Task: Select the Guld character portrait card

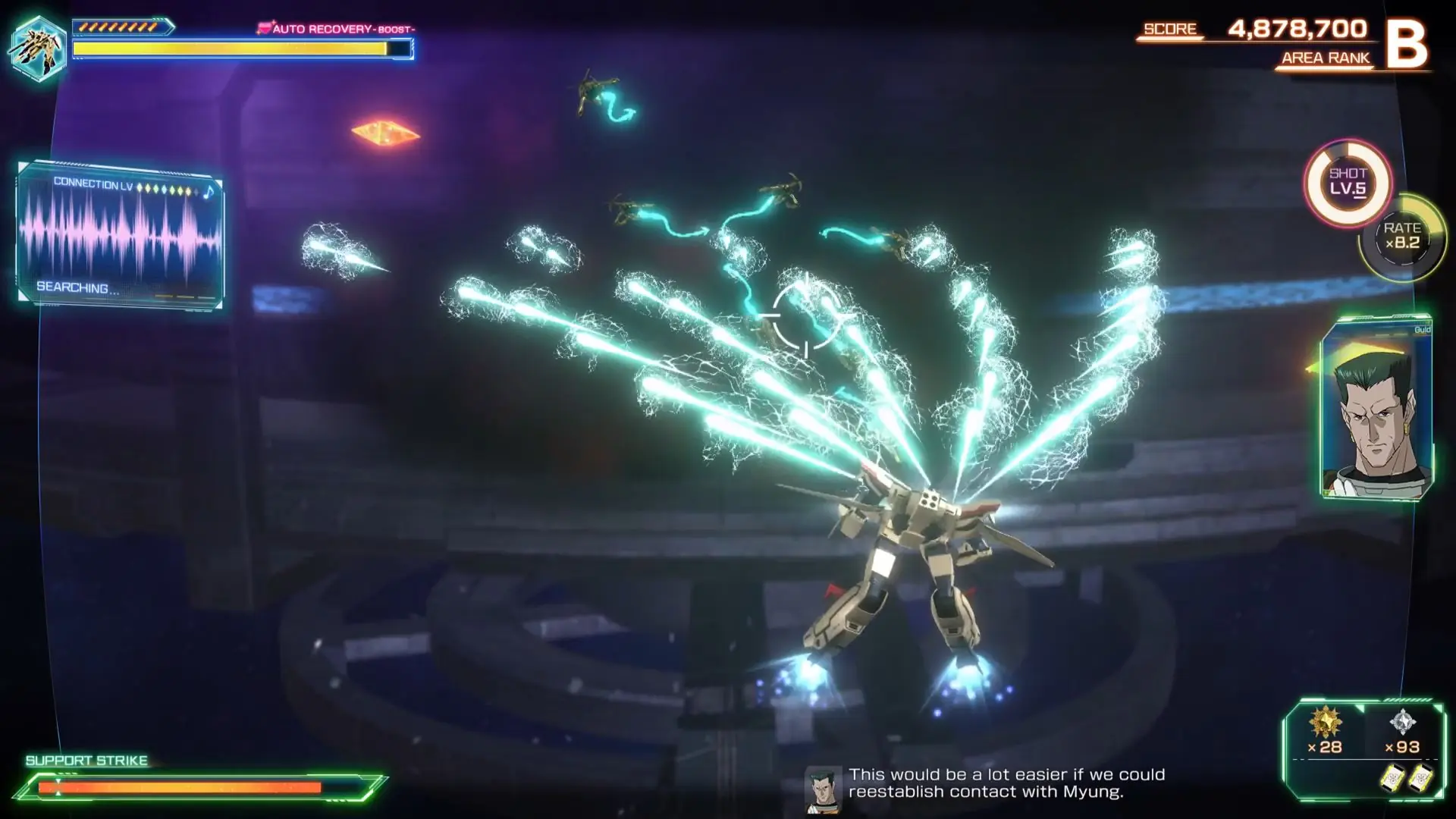Action: (1376, 409)
